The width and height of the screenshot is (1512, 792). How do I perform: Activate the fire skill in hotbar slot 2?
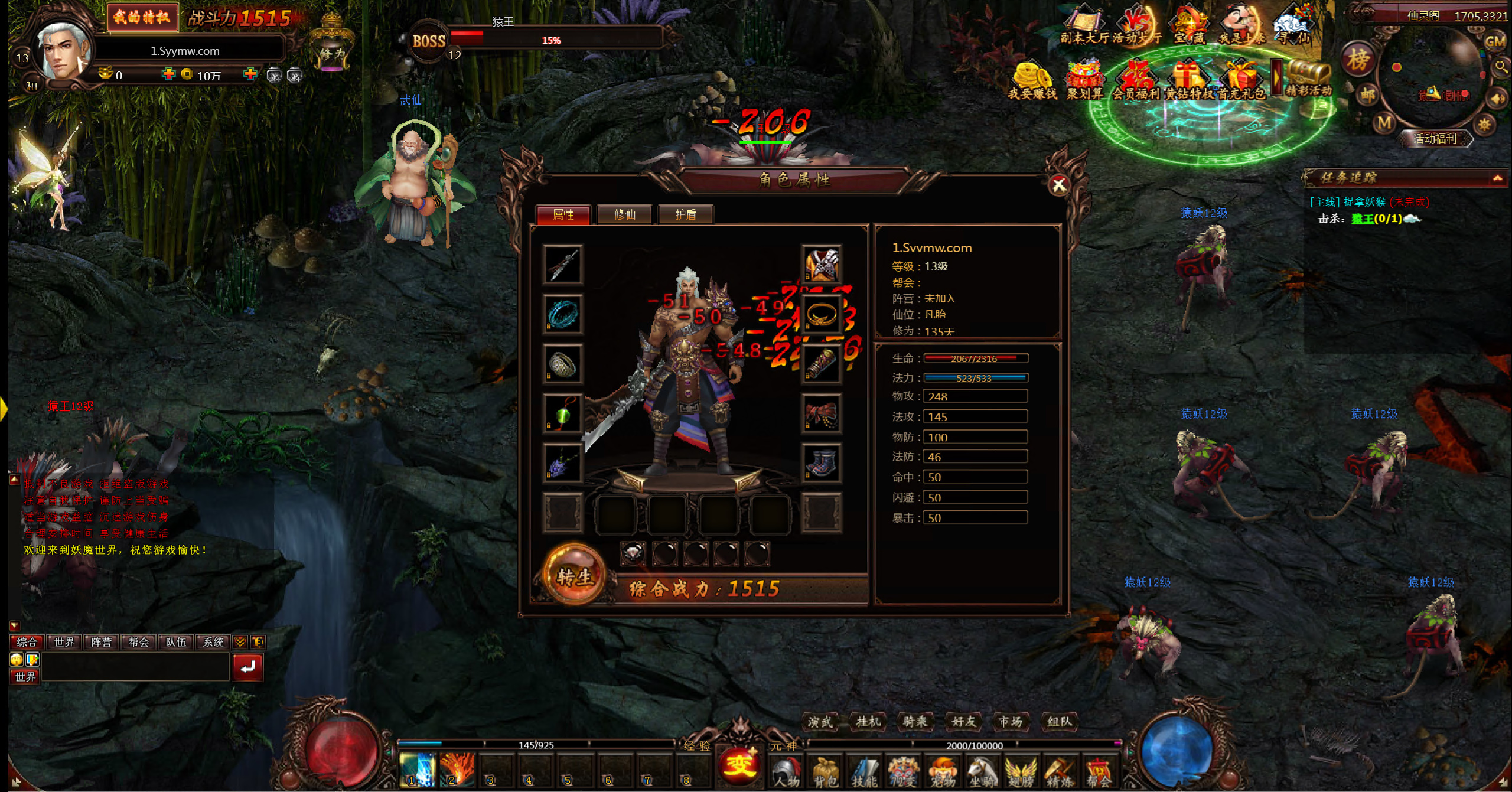click(457, 770)
